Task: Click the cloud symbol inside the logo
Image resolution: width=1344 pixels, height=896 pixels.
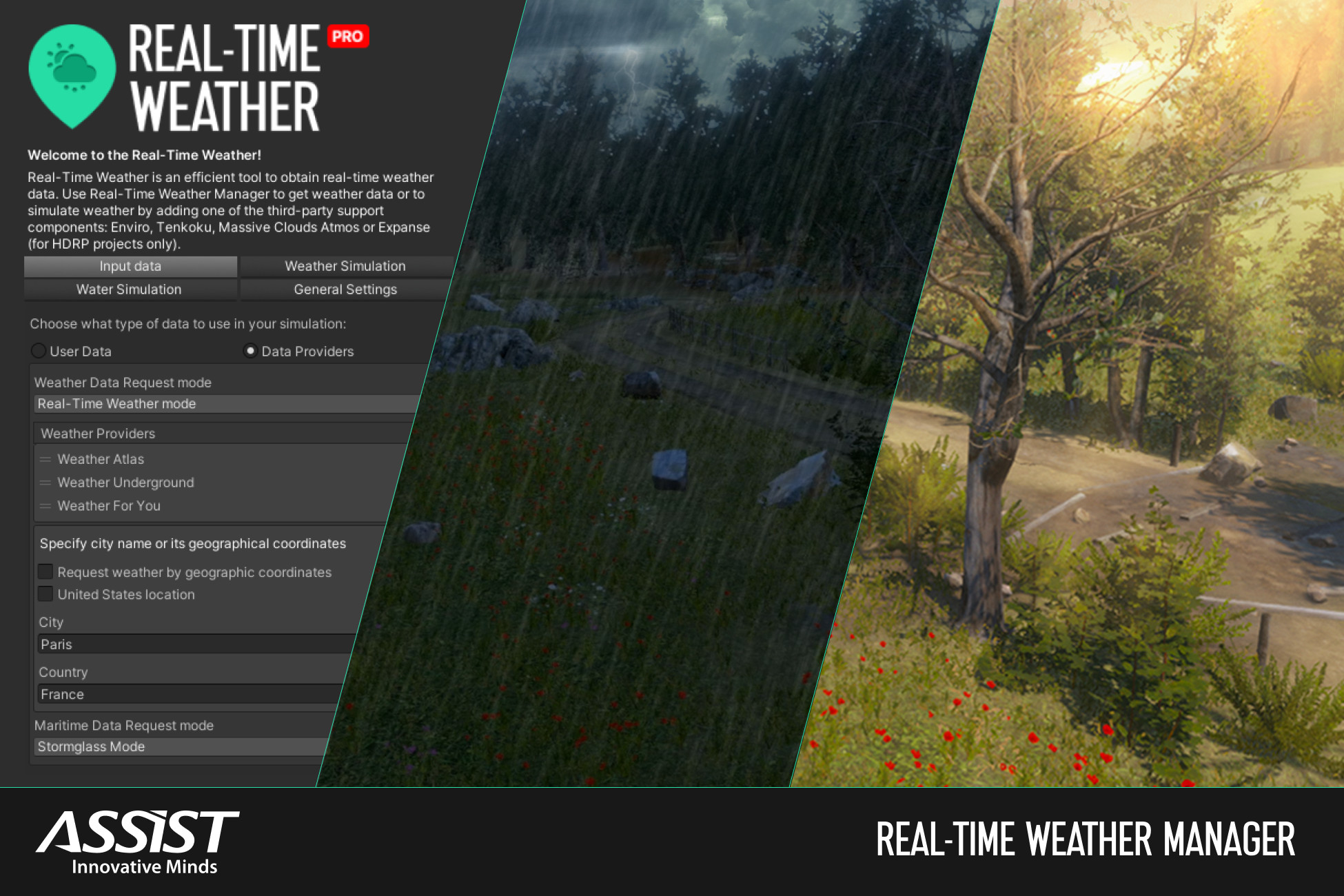Action: click(x=74, y=68)
